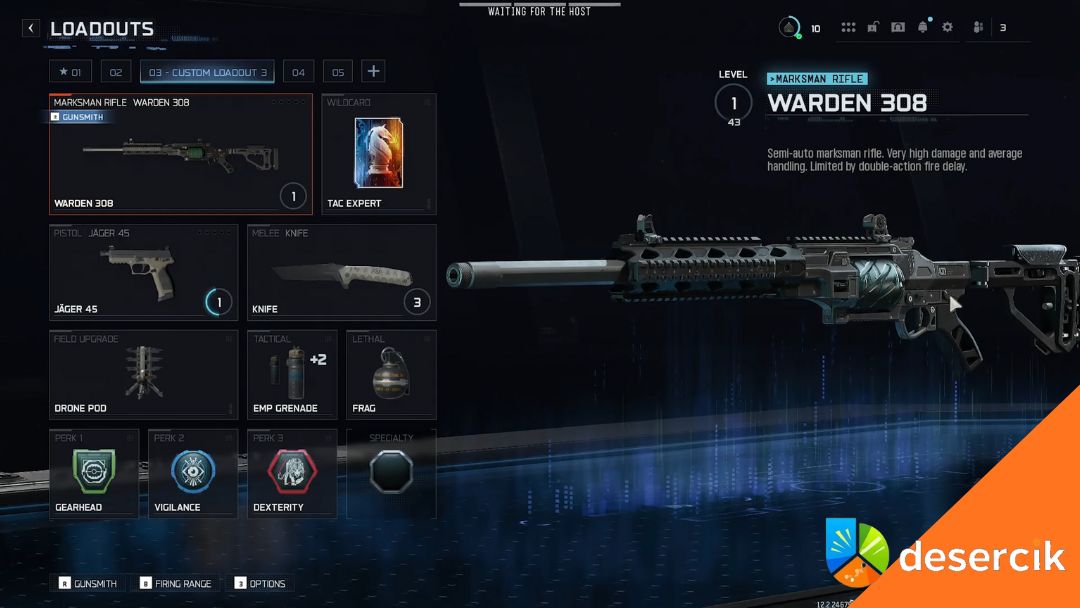Switch to loadout tab 05
The width and height of the screenshot is (1080, 608).
coord(338,72)
